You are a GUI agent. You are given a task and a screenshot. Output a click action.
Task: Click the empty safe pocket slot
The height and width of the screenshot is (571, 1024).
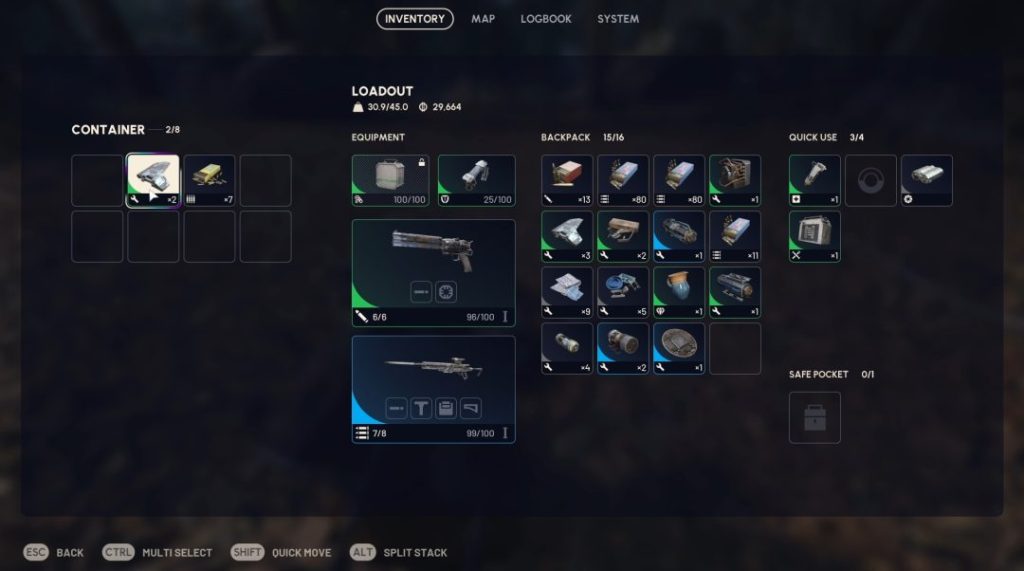coord(814,417)
